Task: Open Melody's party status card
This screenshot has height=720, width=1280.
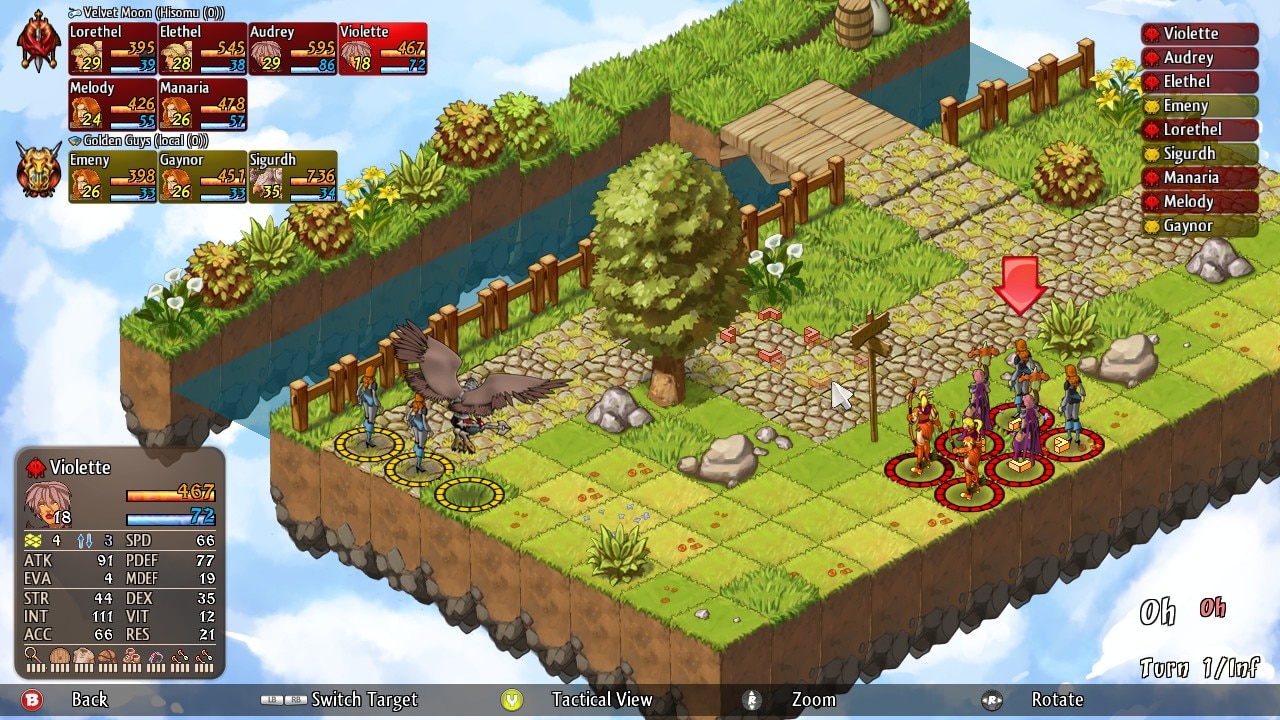Action: [x=113, y=105]
